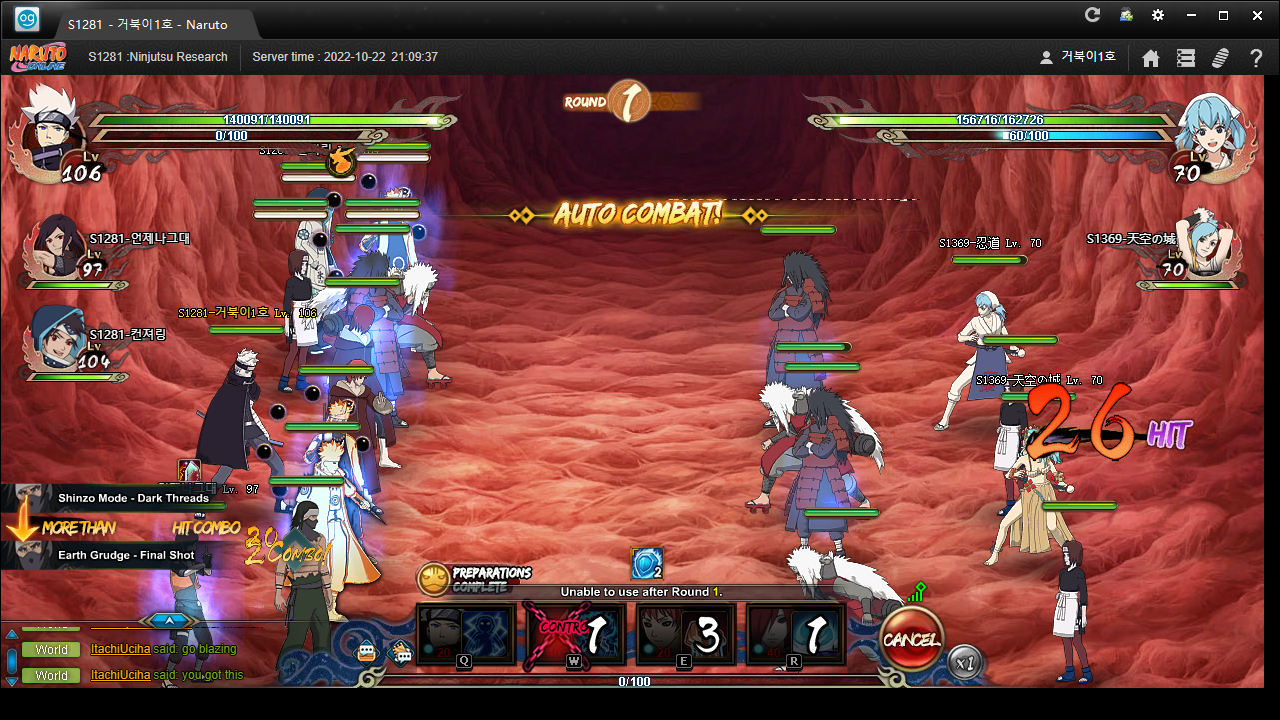Trigger the R skill slot
This screenshot has height=720, width=1280.
tap(795, 634)
